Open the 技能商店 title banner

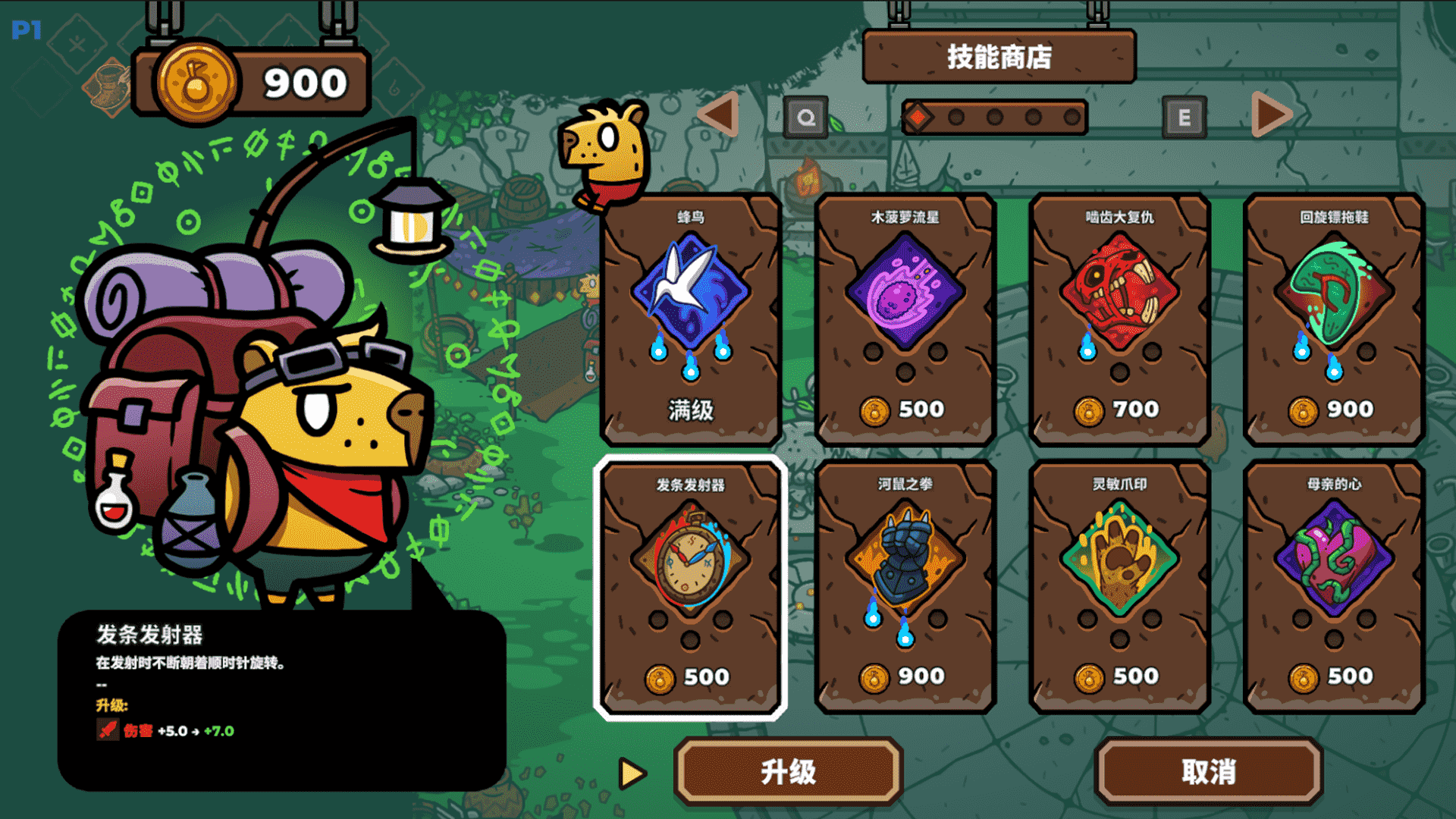click(x=999, y=55)
